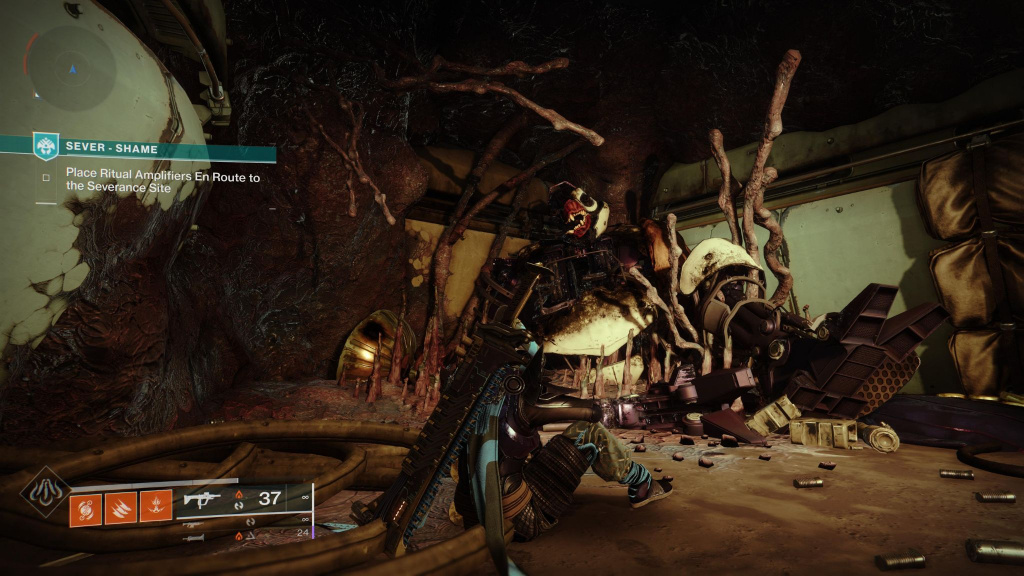Switch to the second stowed weapon icon

[195, 522]
